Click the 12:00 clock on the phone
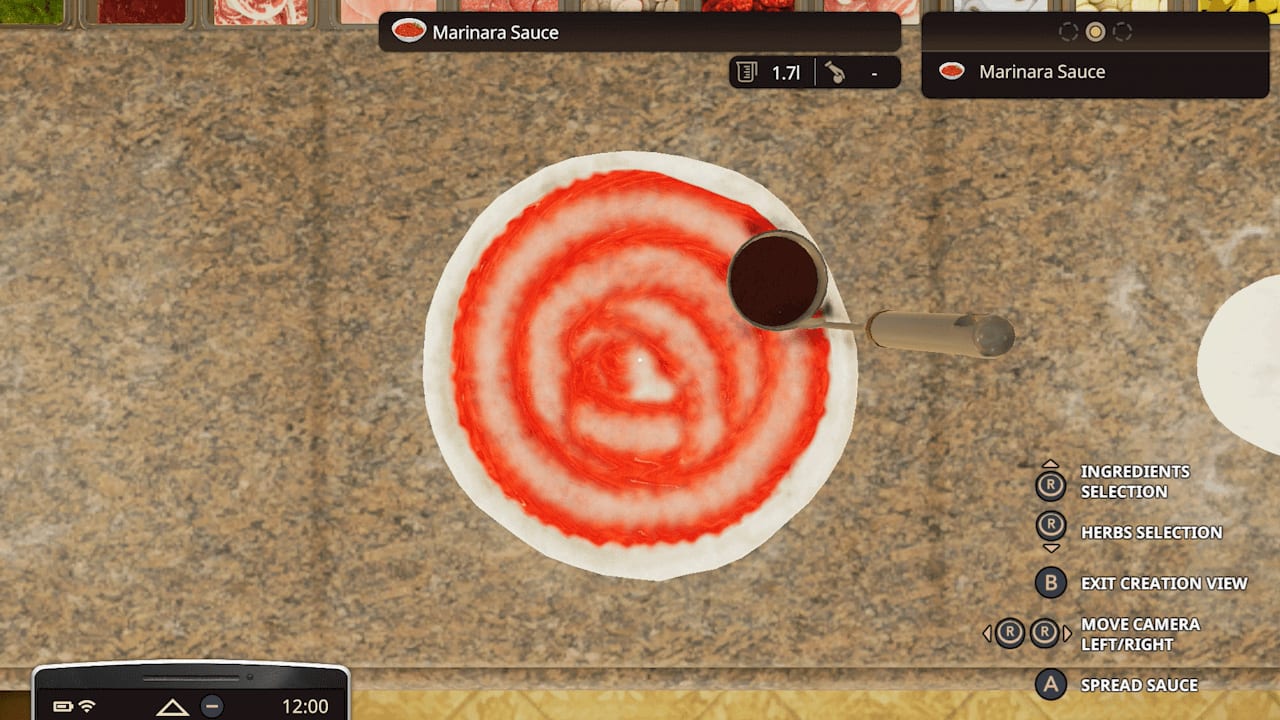Viewport: 1280px width, 720px height. point(306,705)
